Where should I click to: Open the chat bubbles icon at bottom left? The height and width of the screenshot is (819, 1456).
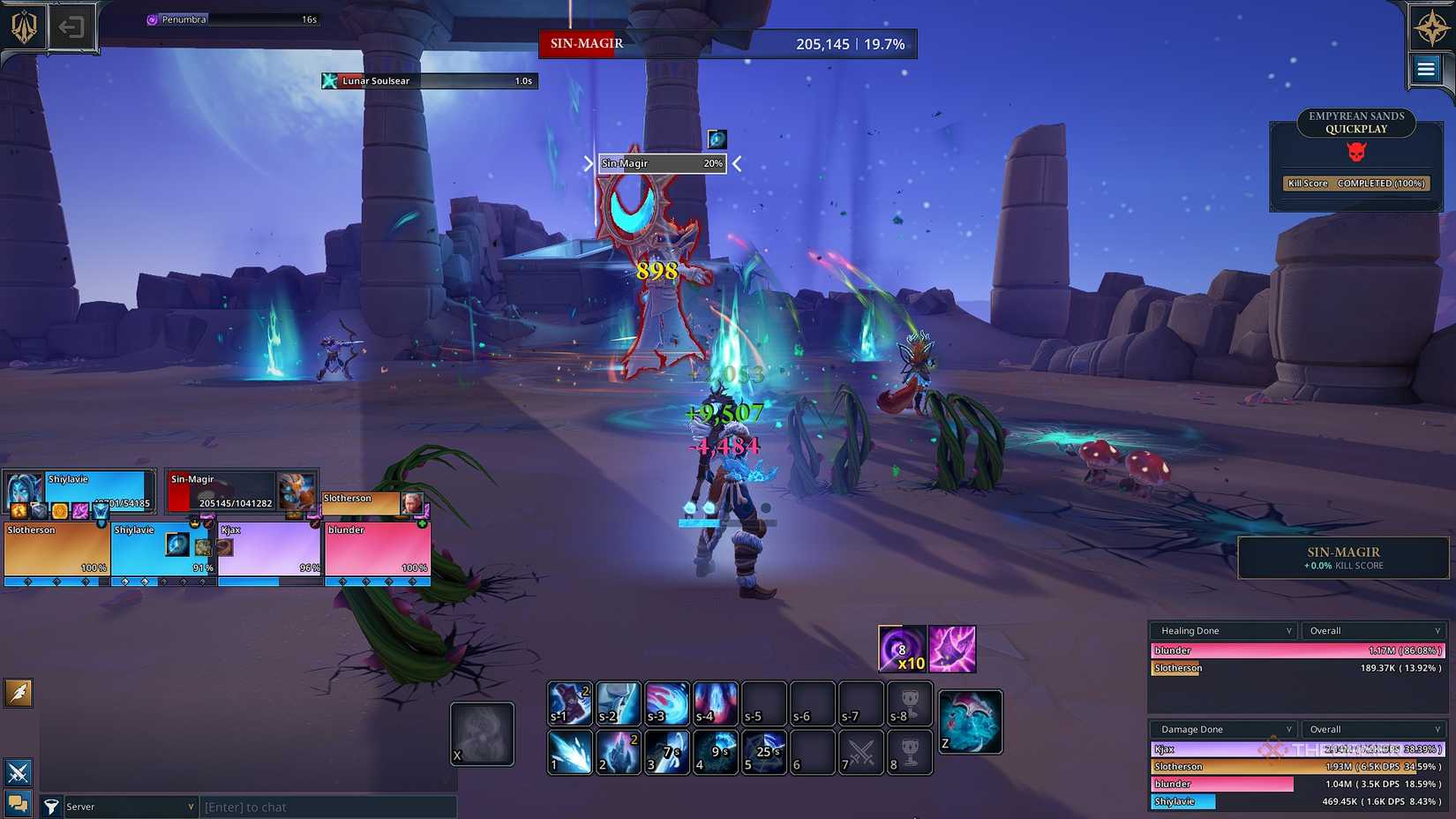[18, 804]
